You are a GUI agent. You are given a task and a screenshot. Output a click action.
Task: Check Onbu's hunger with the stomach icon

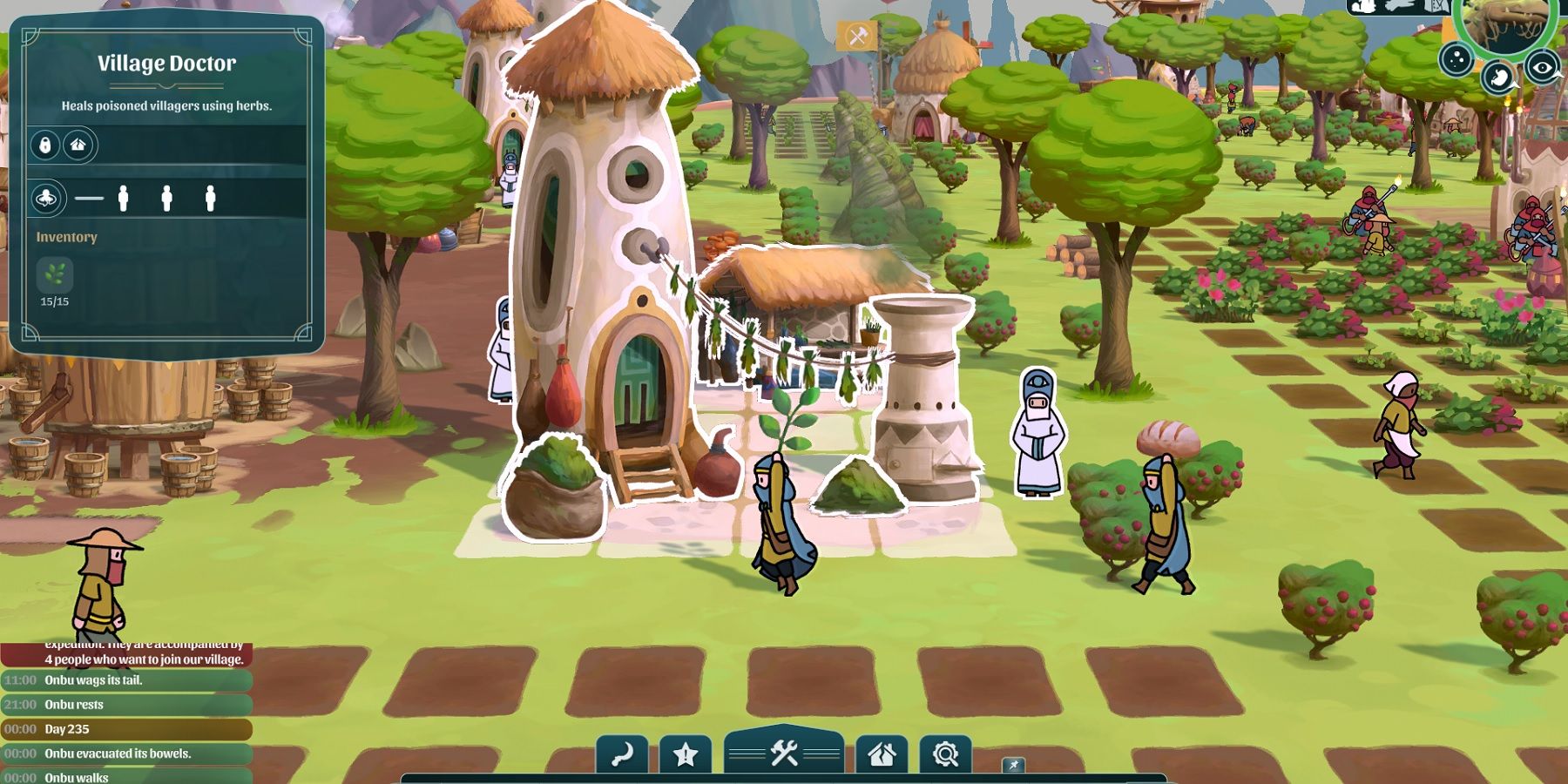point(1499,74)
